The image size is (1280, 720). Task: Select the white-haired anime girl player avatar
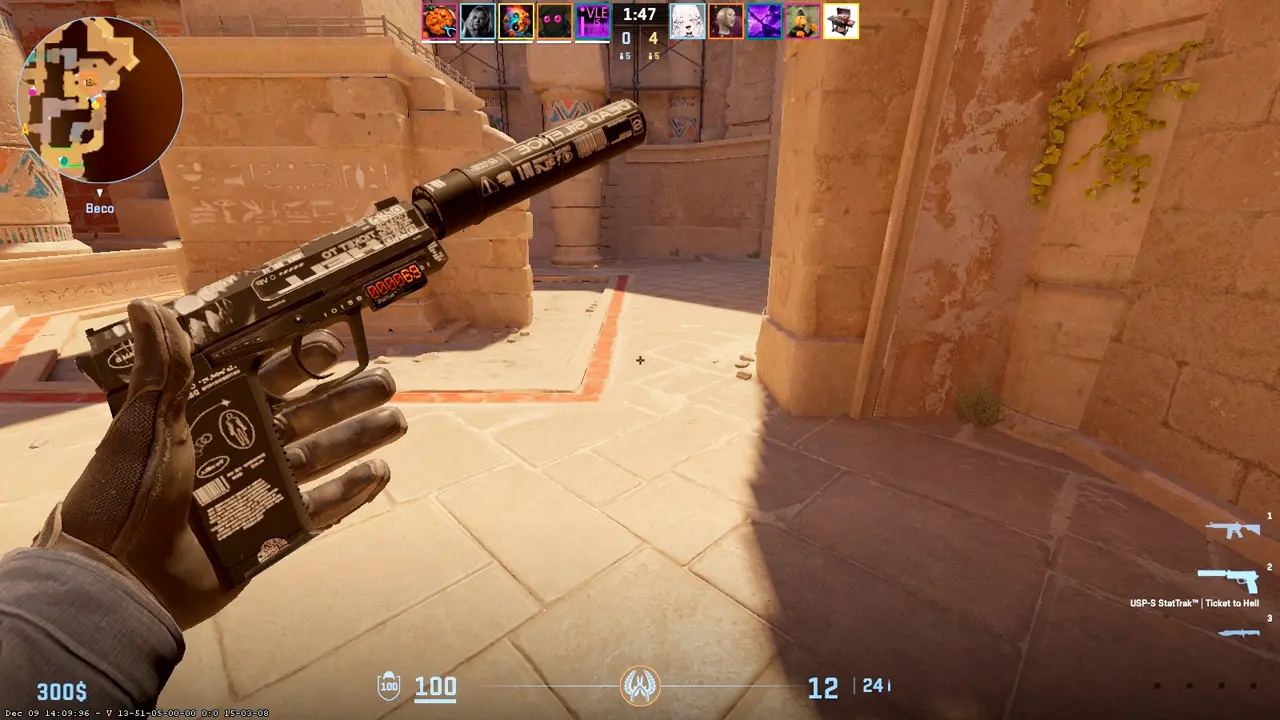click(686, 21)
